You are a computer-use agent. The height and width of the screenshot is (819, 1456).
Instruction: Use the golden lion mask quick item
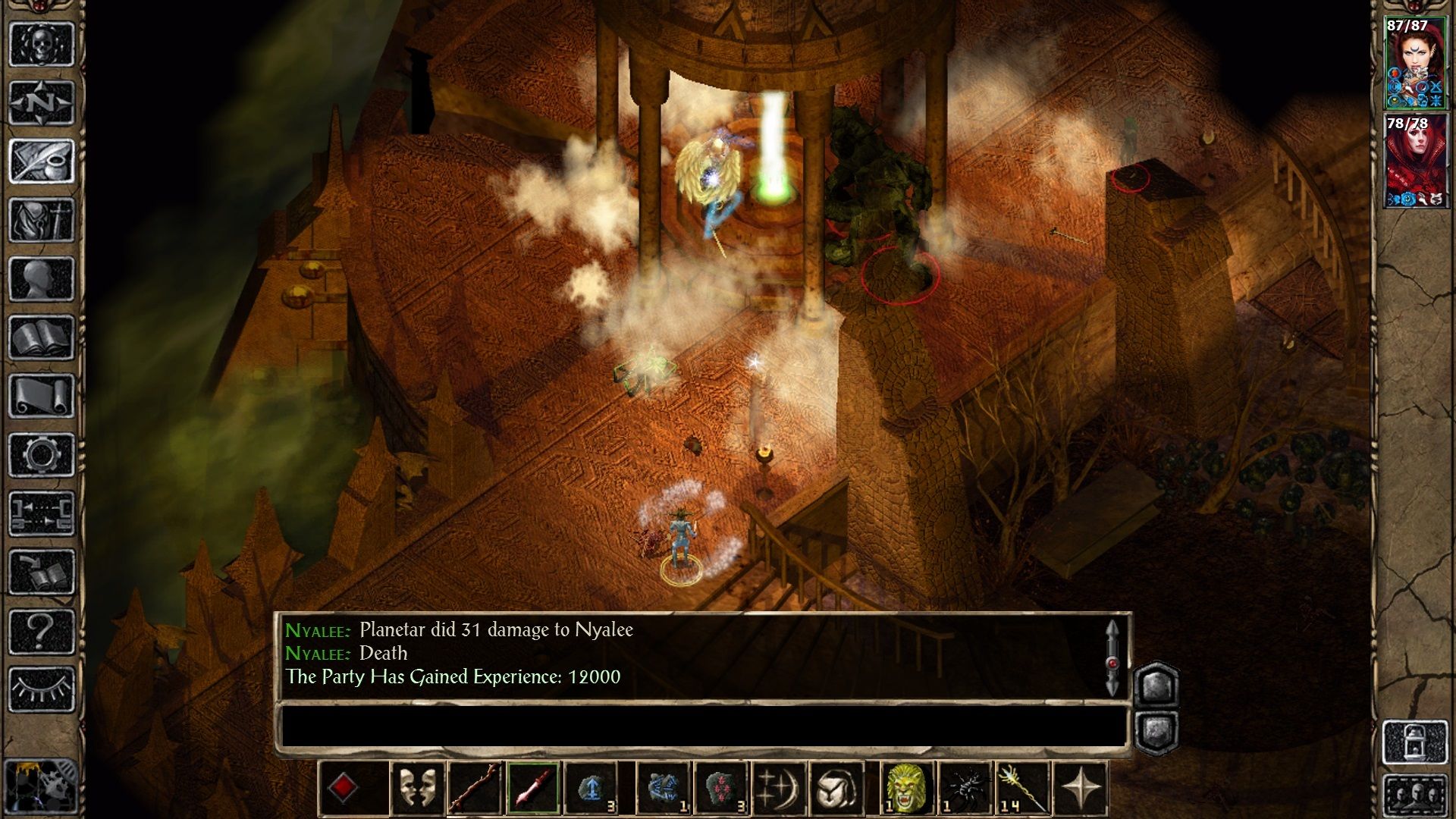pos(907,789)
